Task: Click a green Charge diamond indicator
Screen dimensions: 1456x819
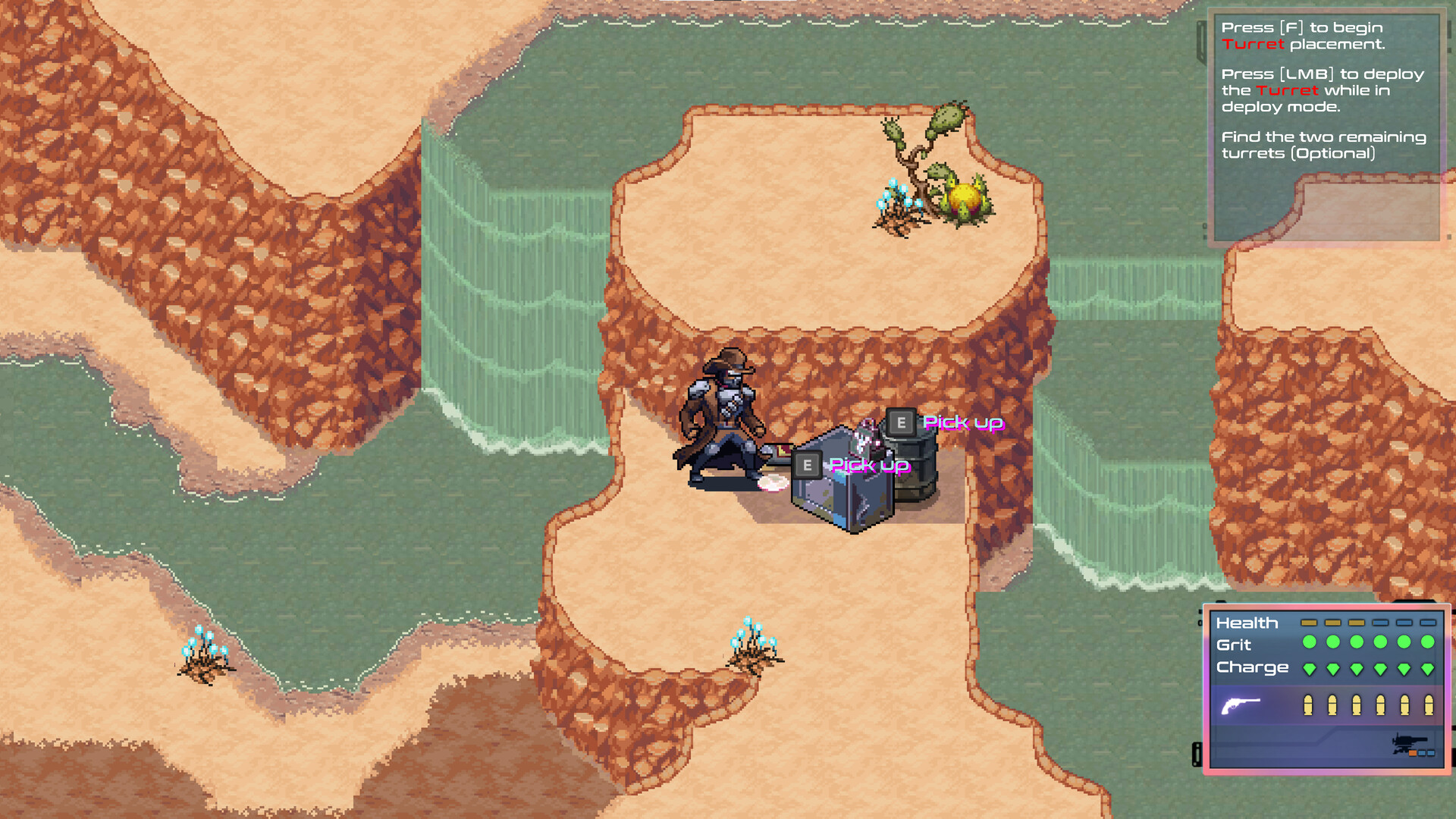Action: [1310, 668]
